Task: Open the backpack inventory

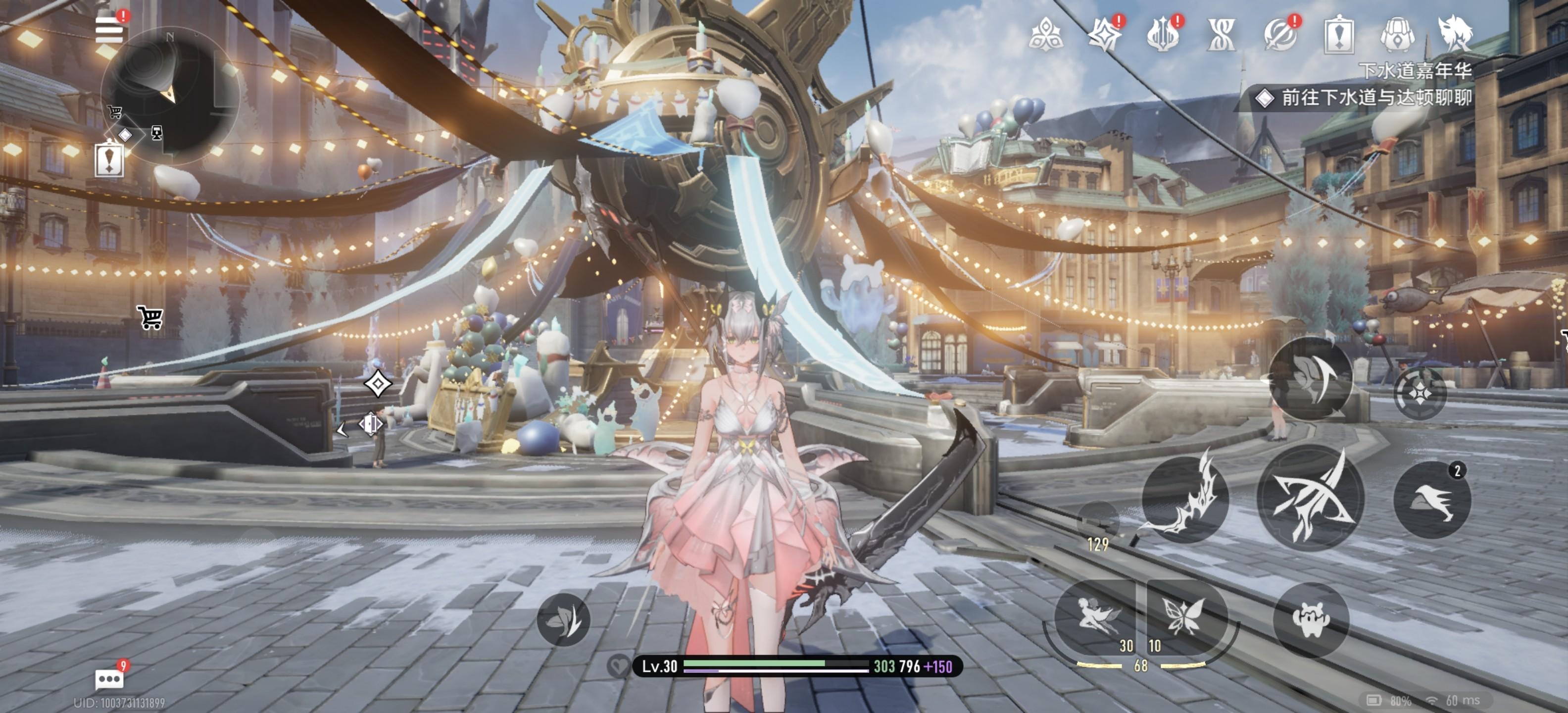Action: [x=1397, y=34]
